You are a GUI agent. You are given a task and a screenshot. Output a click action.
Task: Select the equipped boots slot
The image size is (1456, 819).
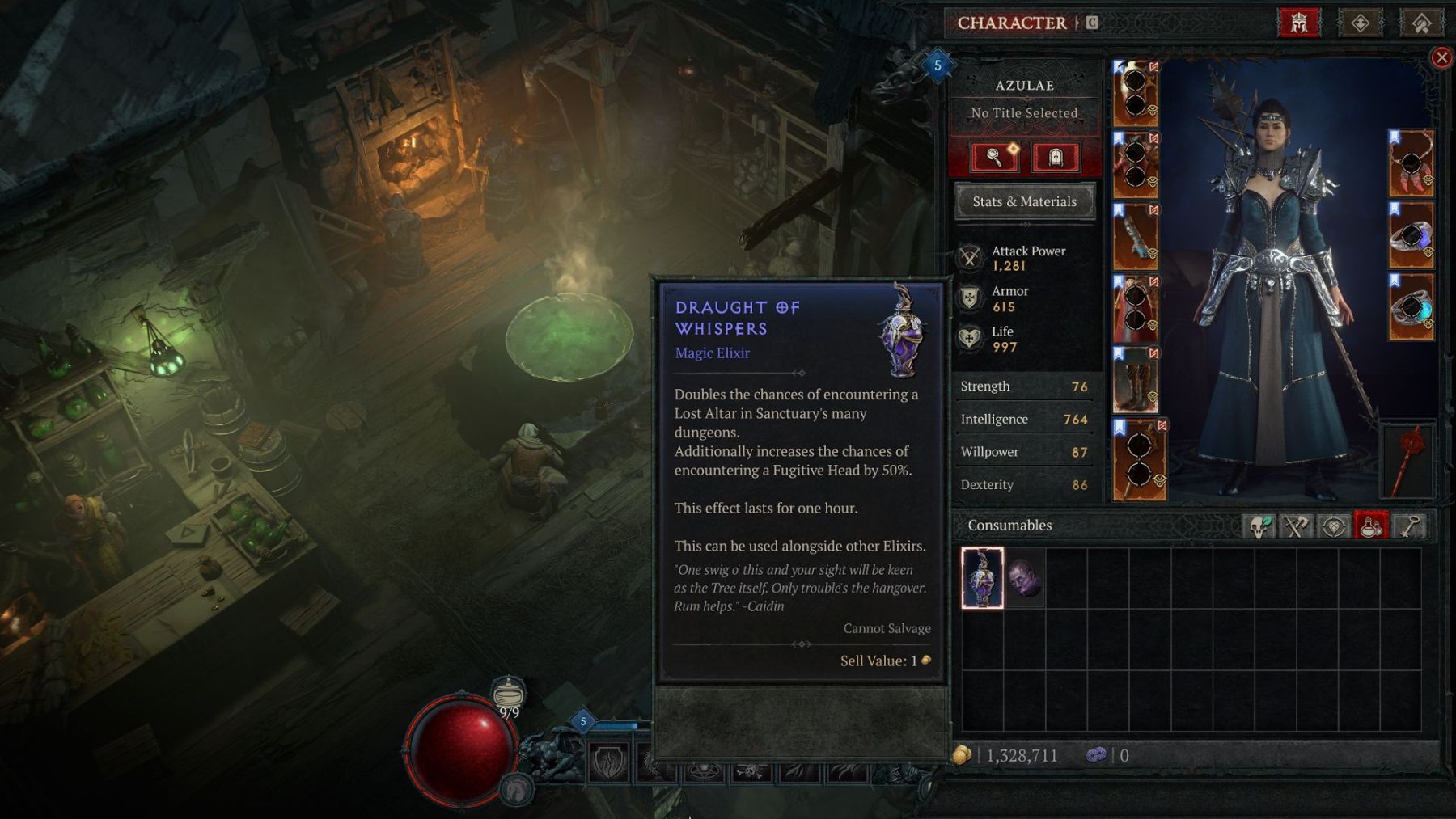point(1135,380)
